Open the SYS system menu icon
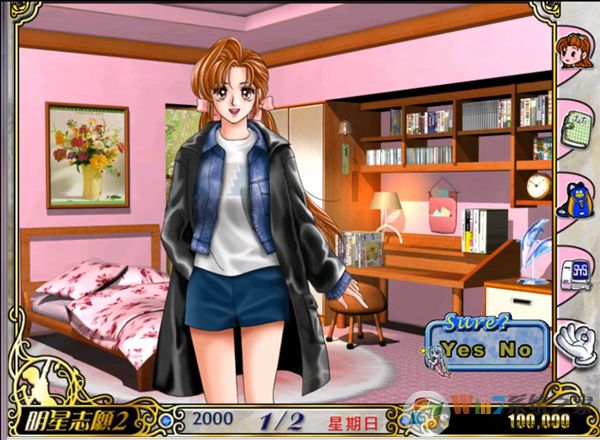The height and width of the screenshot is (440, 600). click(575, 270)
